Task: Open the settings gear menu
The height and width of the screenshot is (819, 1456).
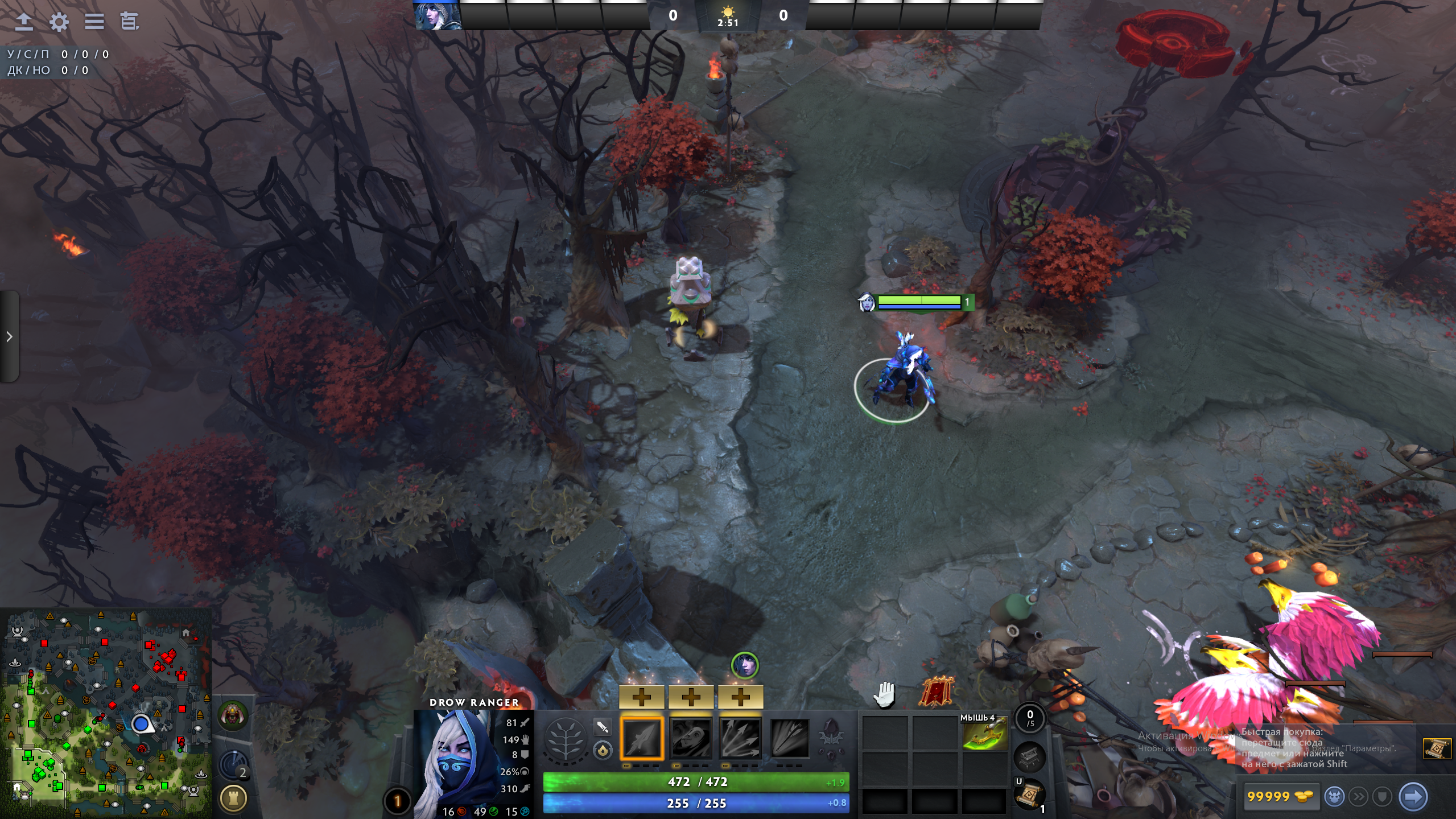Action: (59, 22)
